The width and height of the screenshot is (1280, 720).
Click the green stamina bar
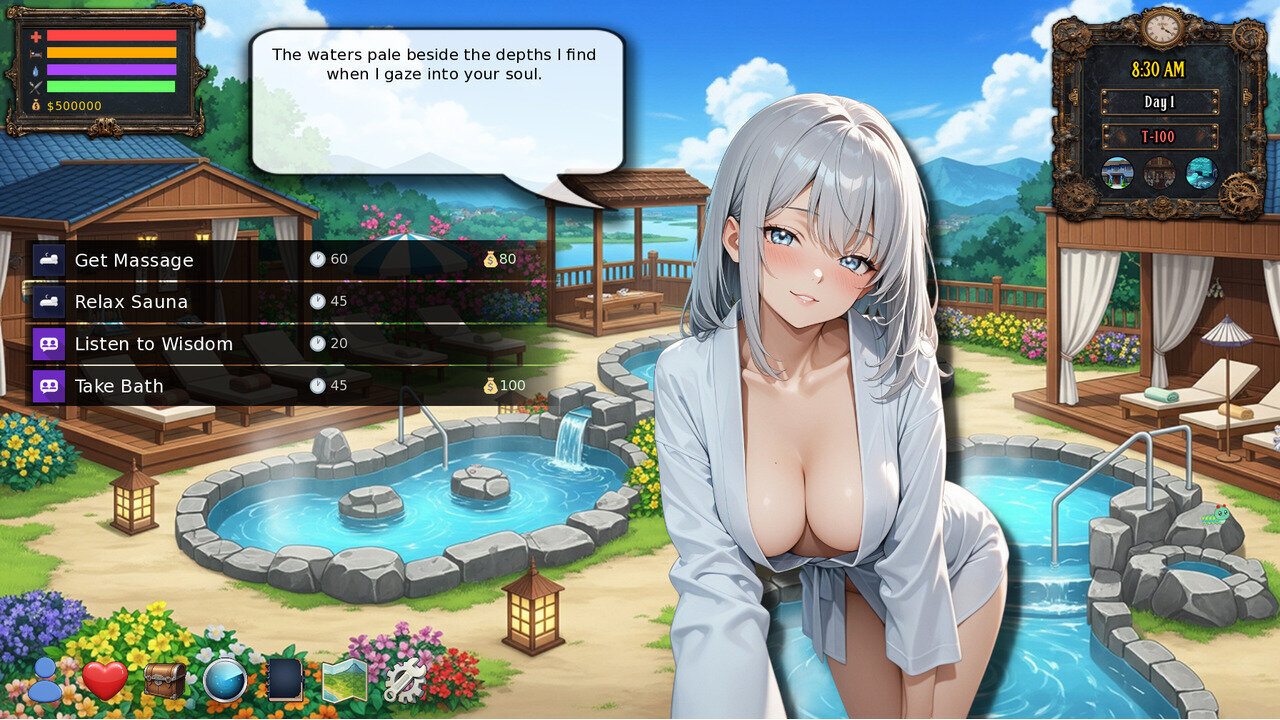pos(114,86)
